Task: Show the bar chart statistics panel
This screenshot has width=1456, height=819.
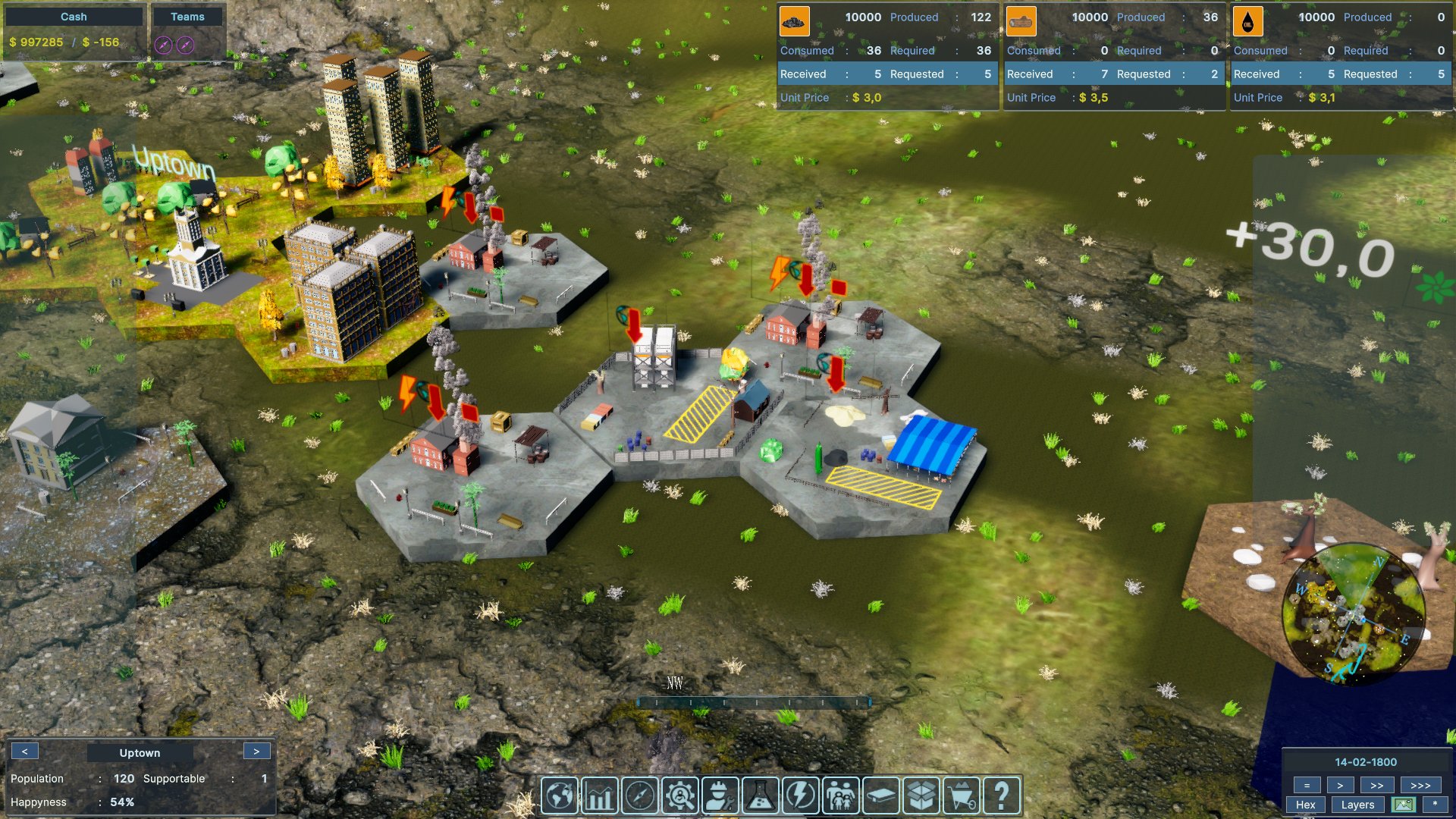Action: (599, 796)
